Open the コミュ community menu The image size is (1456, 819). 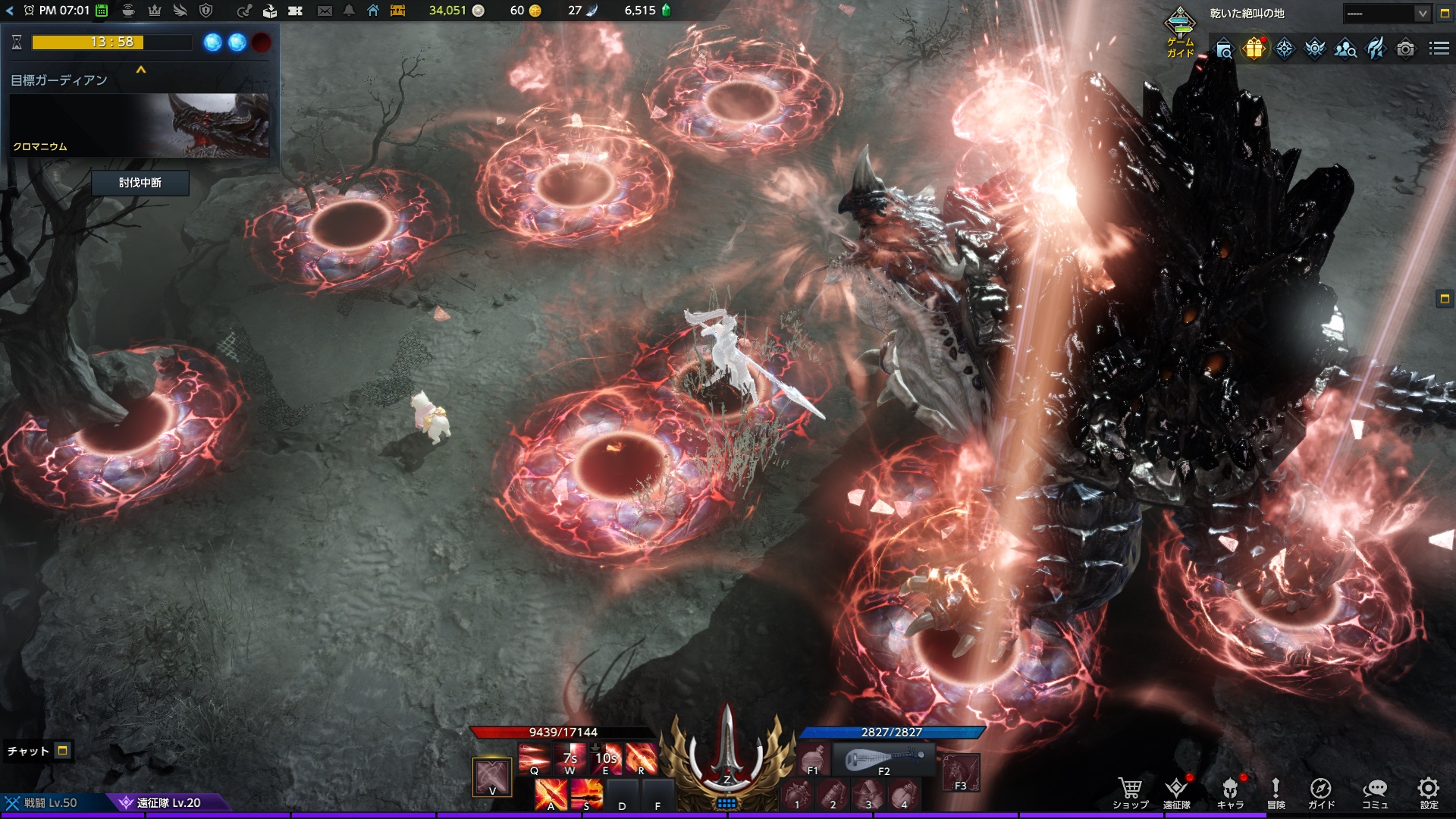(x=1375, y=793)
